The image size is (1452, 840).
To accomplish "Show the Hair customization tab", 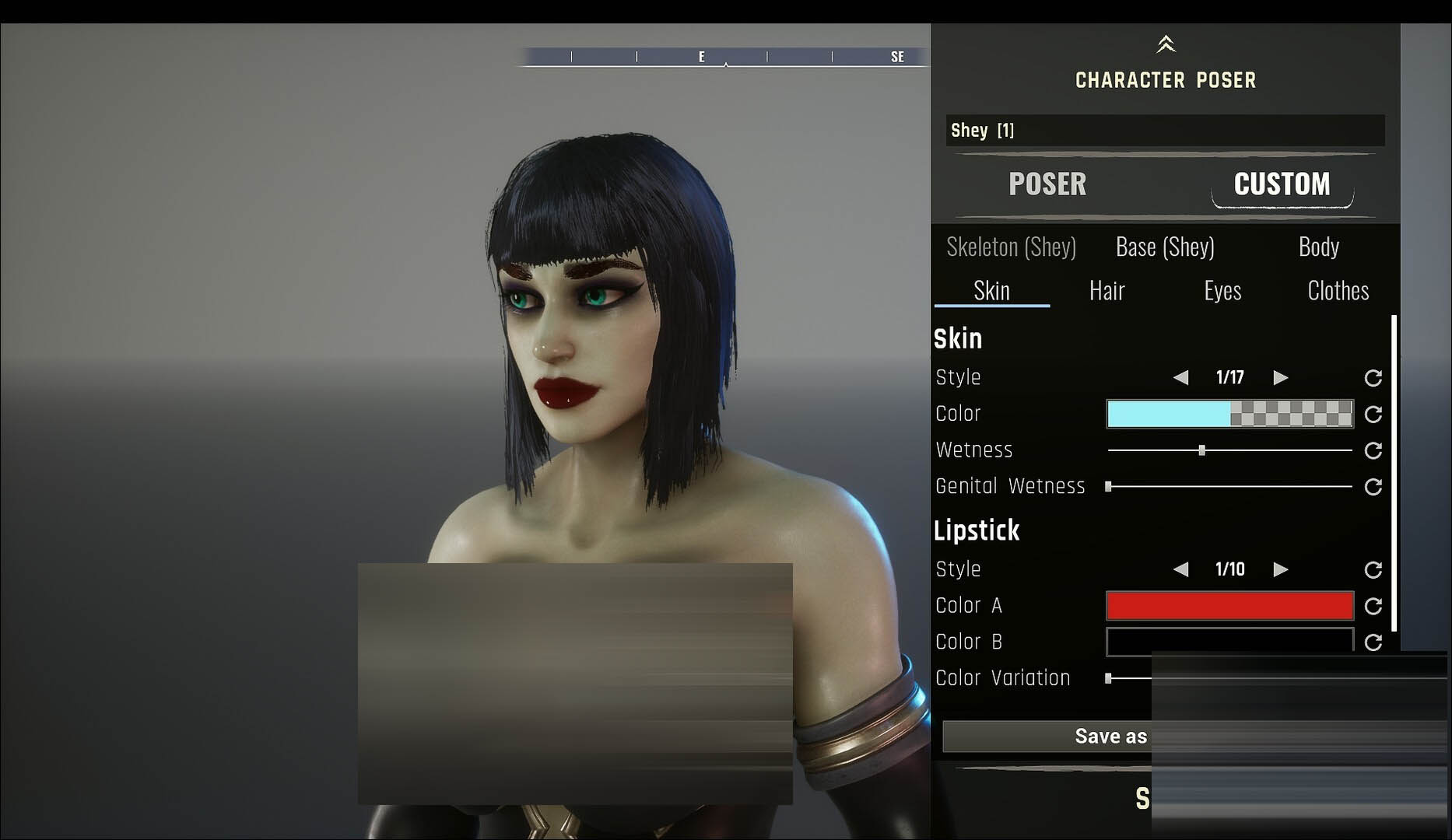I will (1107, 291).
